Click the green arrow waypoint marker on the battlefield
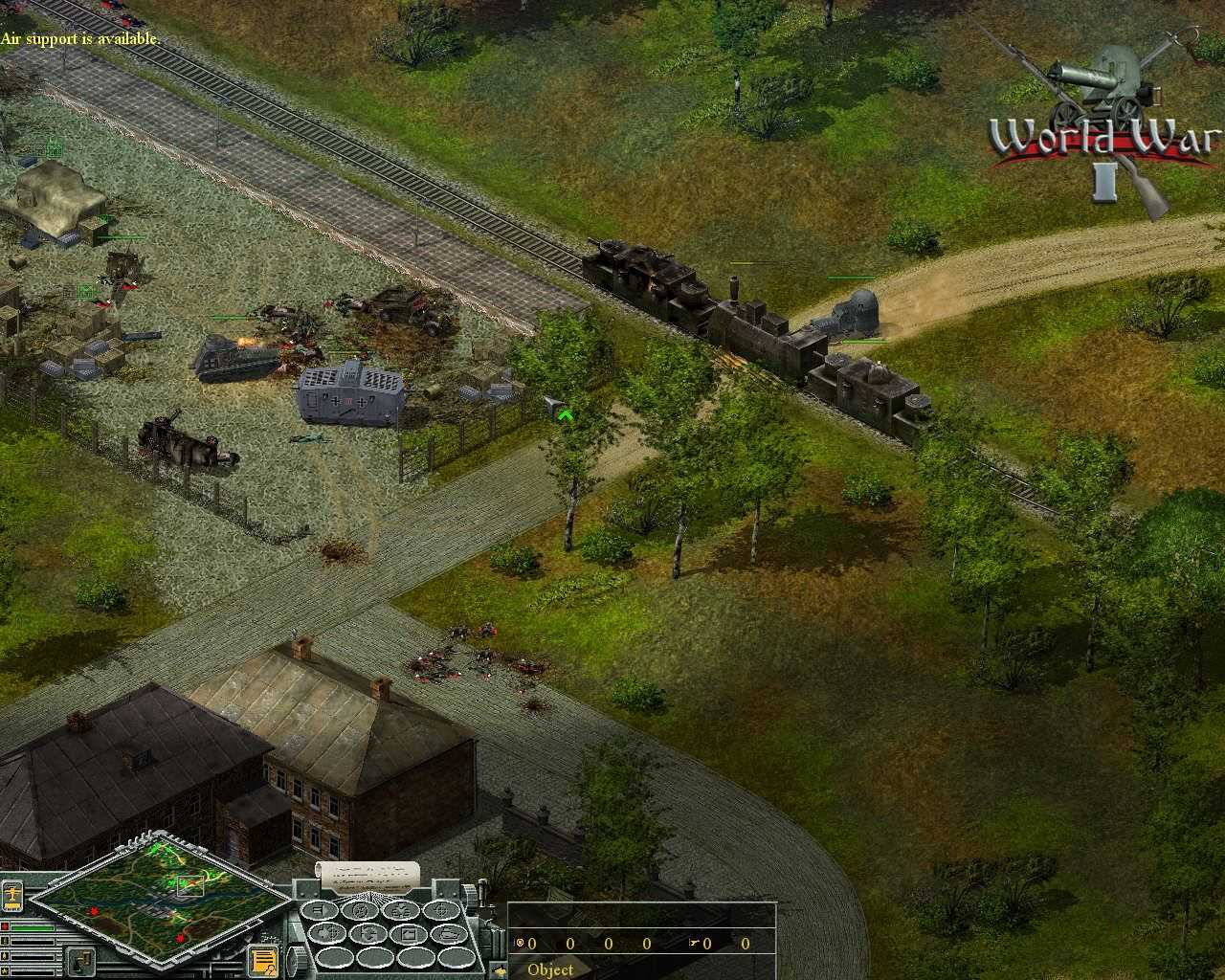1225x980 pixels. click(x=567, y=415)
